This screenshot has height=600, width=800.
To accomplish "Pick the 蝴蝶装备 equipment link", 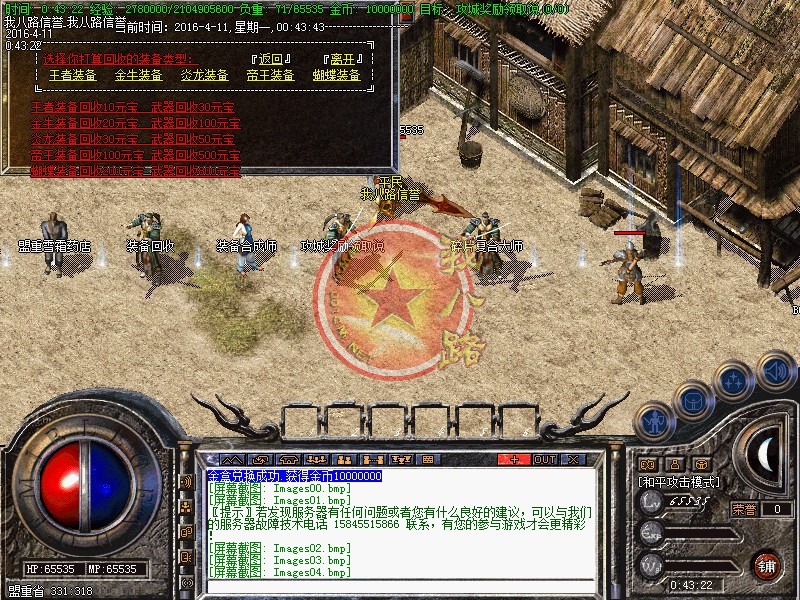I will coord(336,75).
